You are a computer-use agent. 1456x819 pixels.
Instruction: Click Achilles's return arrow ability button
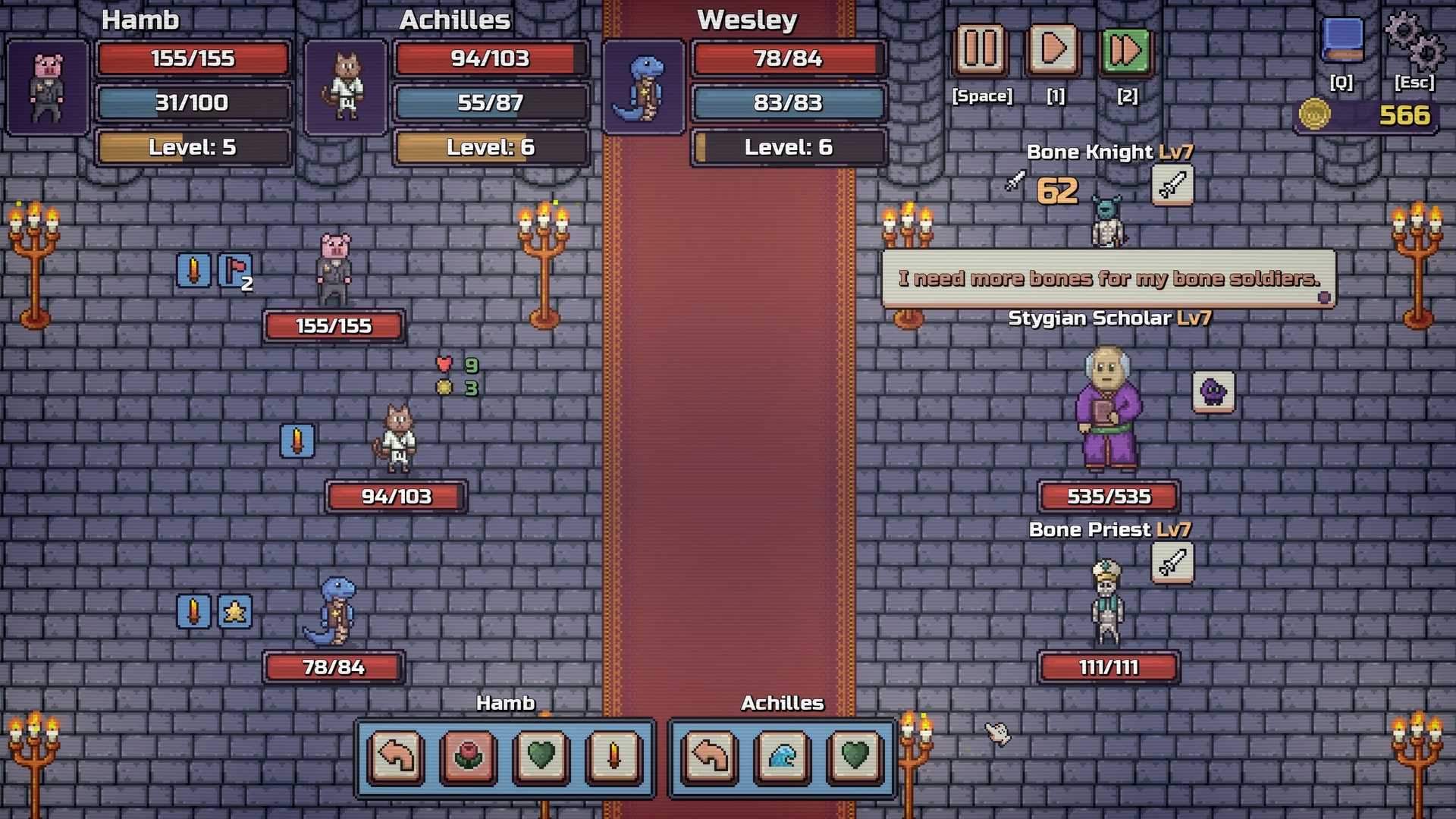point(711,756)
